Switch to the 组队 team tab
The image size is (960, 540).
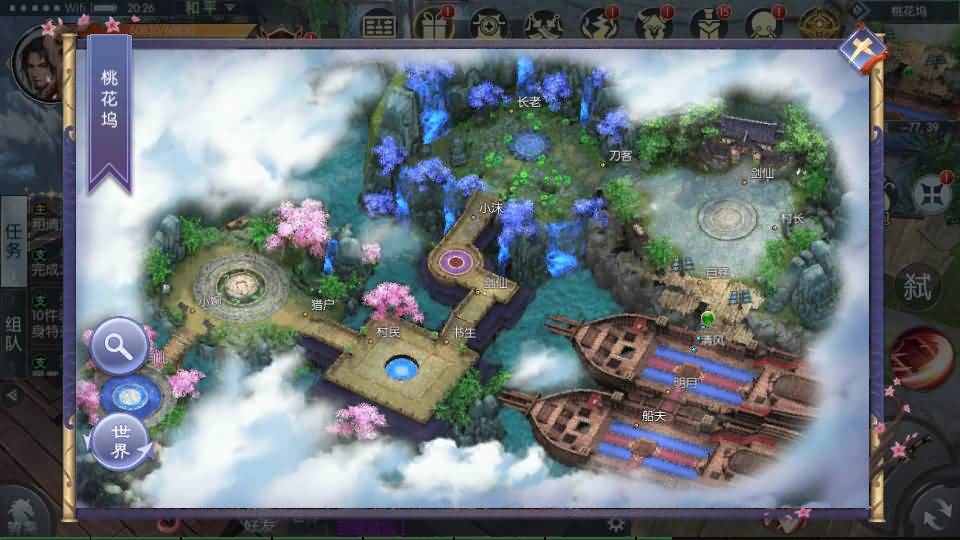pyautogui.click(x=13, y=337)
